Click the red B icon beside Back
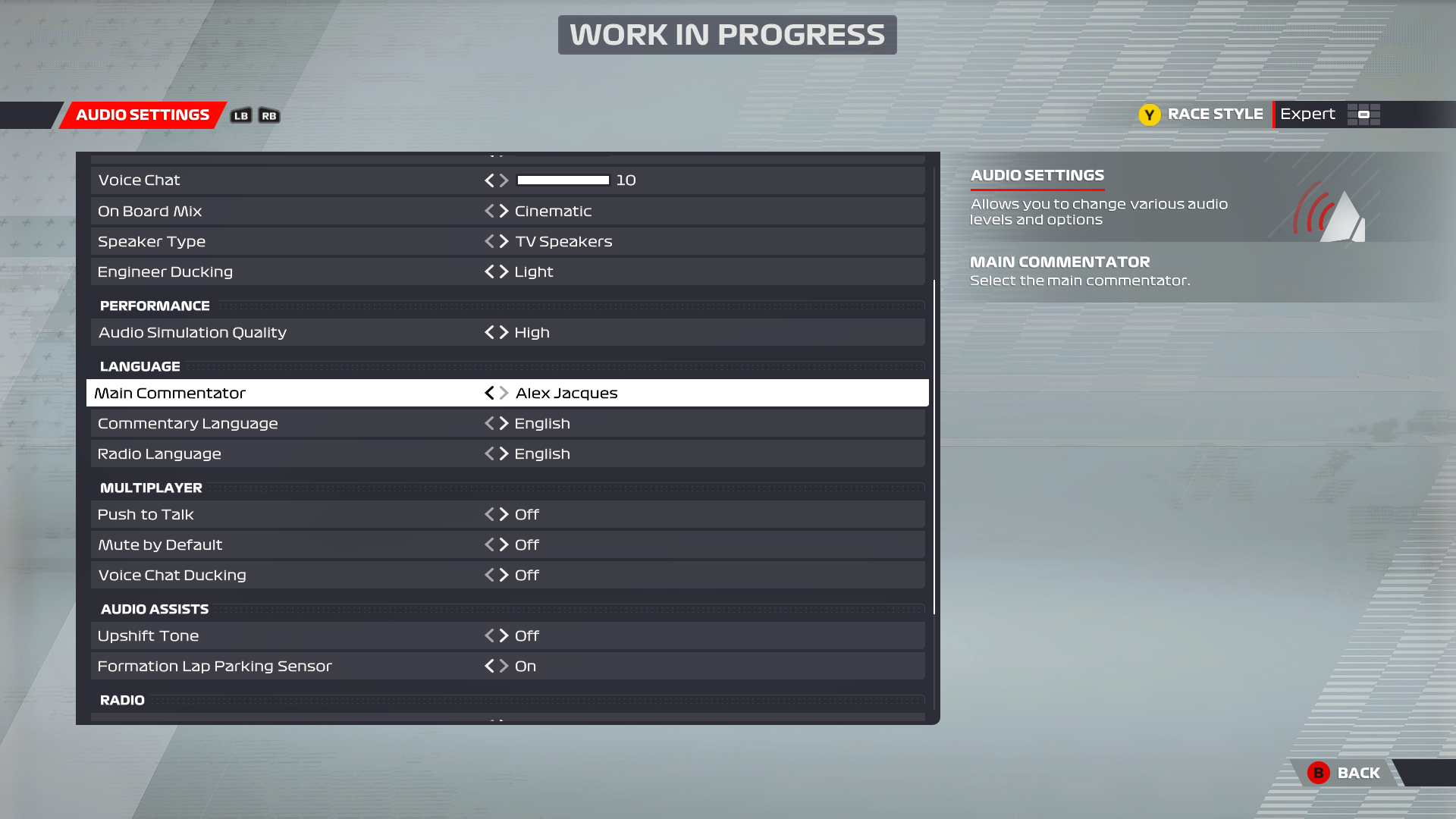 click(1319, 773)
